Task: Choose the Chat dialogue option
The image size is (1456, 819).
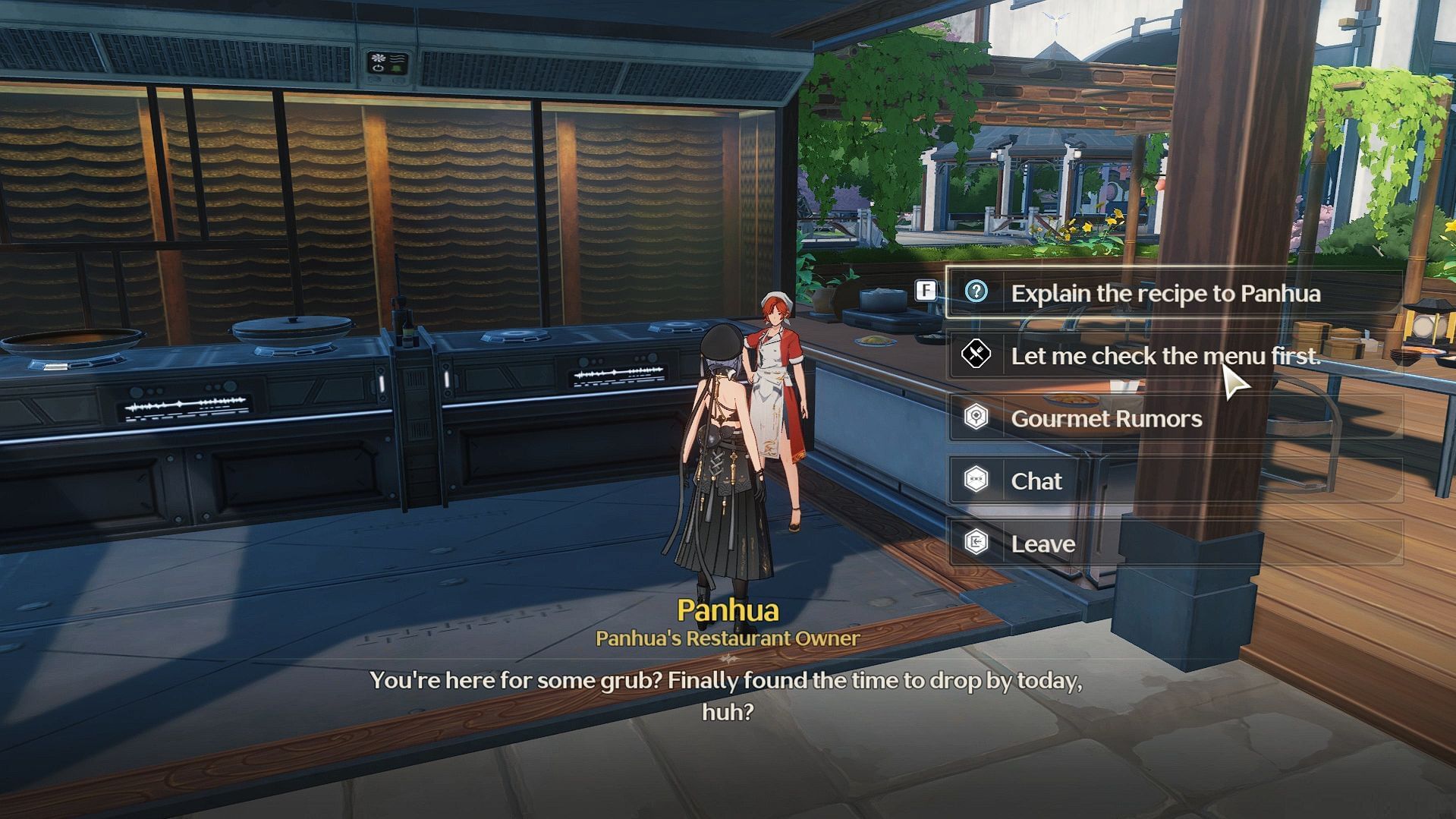Action: tap(1036, 480)
